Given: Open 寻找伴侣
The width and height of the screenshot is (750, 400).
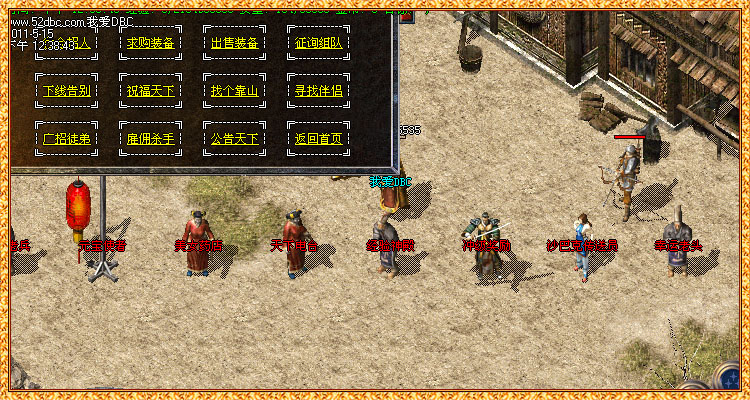Looking at the screenshot, I should [x=318, y=91].
